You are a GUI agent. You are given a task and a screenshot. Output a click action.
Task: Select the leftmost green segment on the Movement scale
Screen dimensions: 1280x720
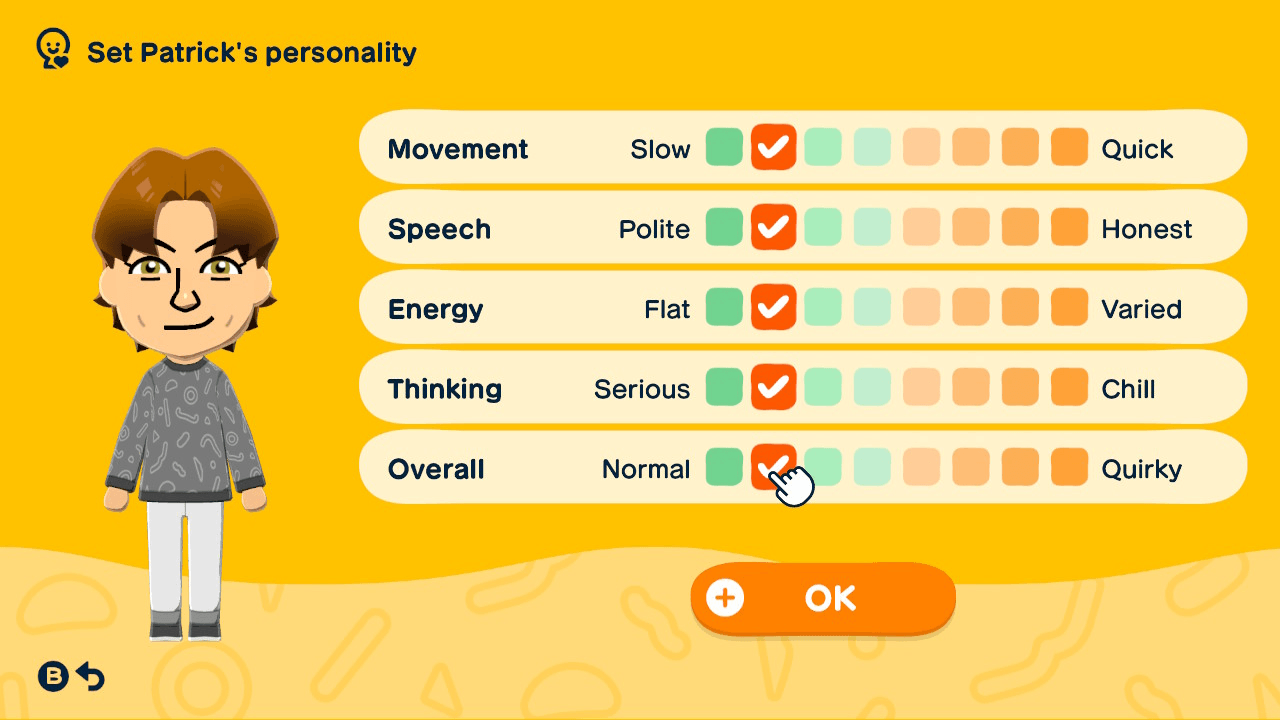click(x=724, y=148)
